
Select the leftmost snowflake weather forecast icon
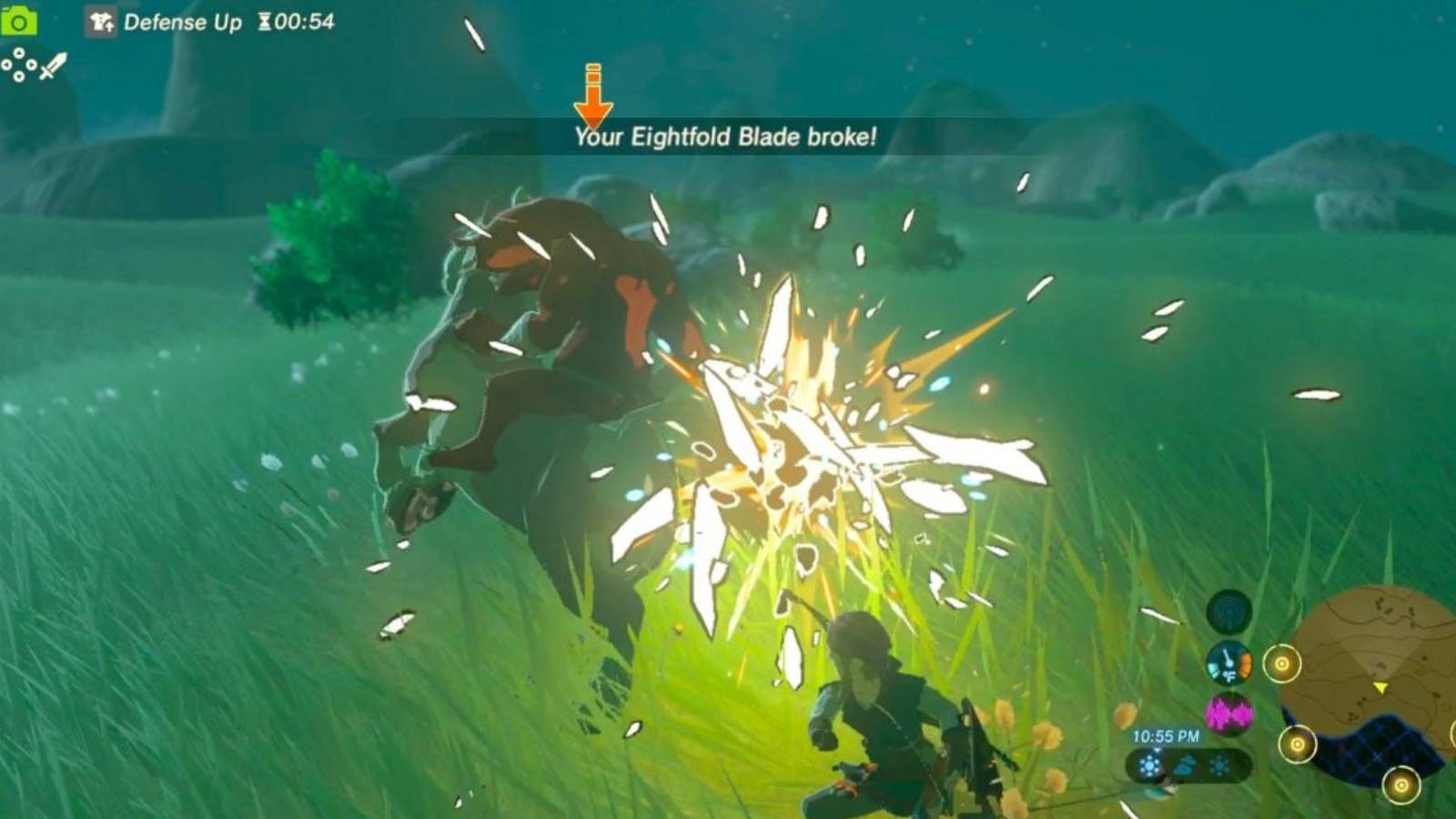tap(1148, 765)
